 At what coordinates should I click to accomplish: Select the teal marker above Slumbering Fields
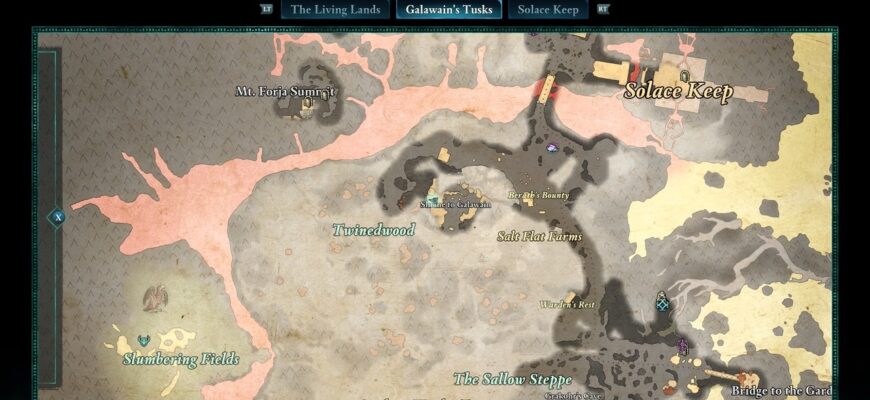pos(144,341)
